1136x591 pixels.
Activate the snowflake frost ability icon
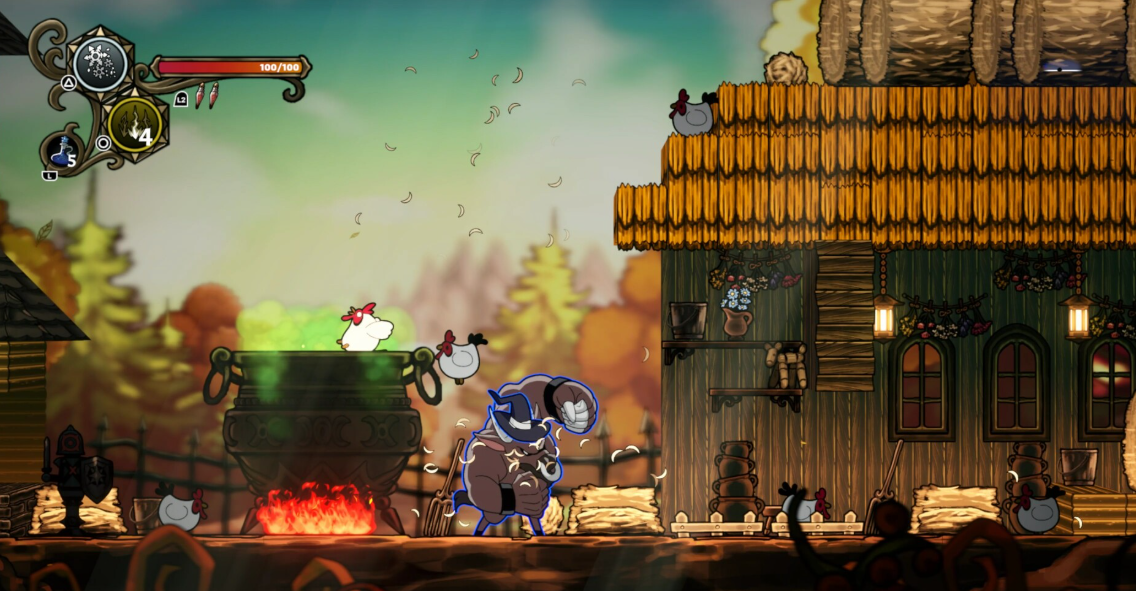pos(100,64)
